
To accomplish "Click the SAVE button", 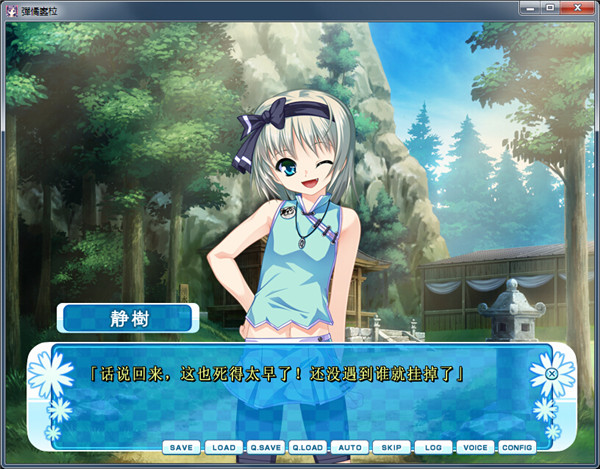I will click(180, 447).
